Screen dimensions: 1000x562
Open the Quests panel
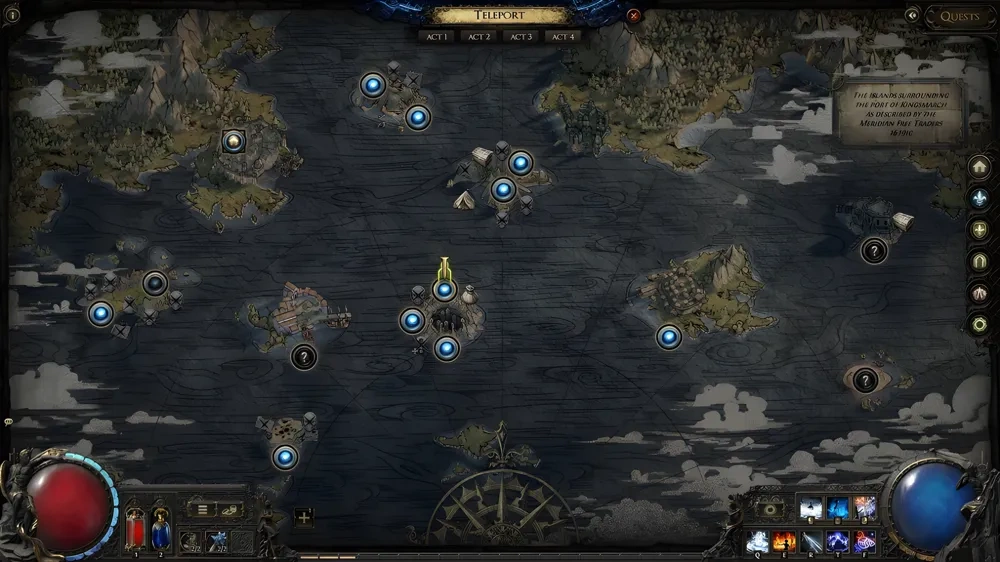[959, 16]
